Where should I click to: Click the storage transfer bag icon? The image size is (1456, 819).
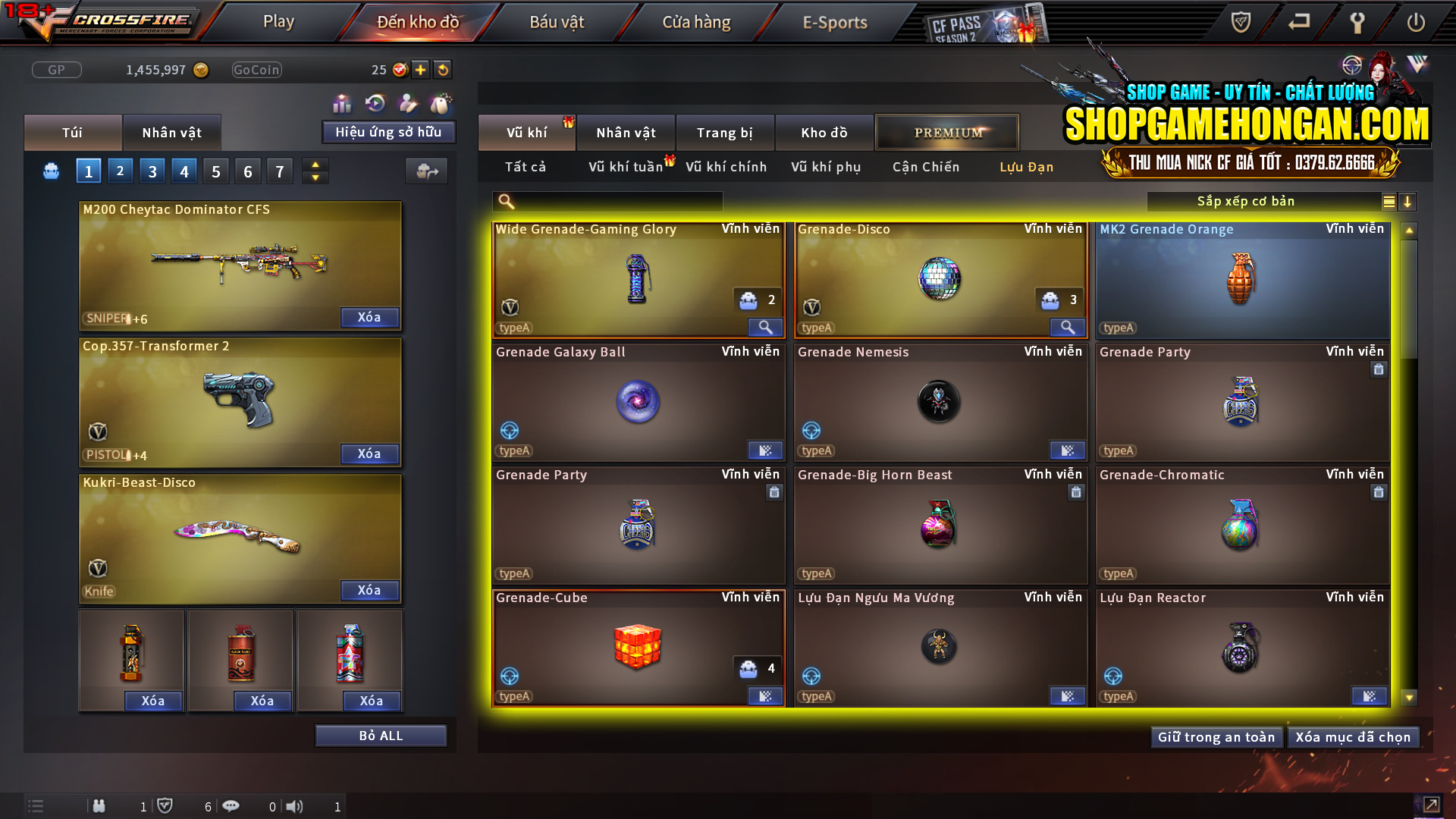click(426, 171)
